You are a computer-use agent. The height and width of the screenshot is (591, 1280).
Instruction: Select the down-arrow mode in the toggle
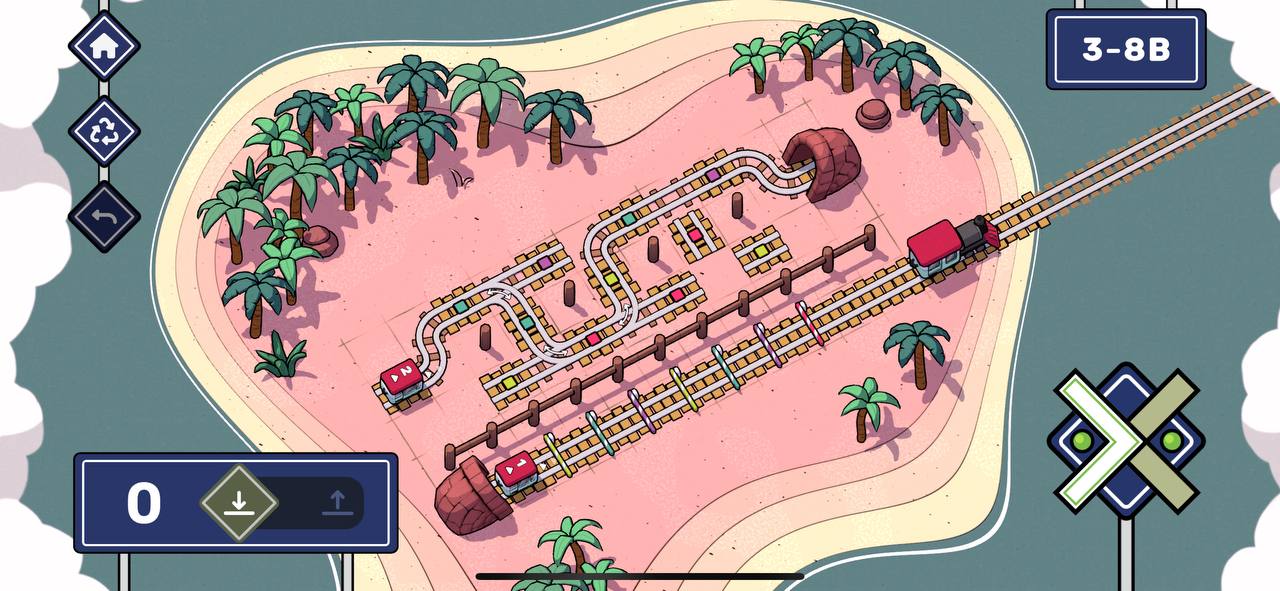pyautogui.click(x=238, y=502)
